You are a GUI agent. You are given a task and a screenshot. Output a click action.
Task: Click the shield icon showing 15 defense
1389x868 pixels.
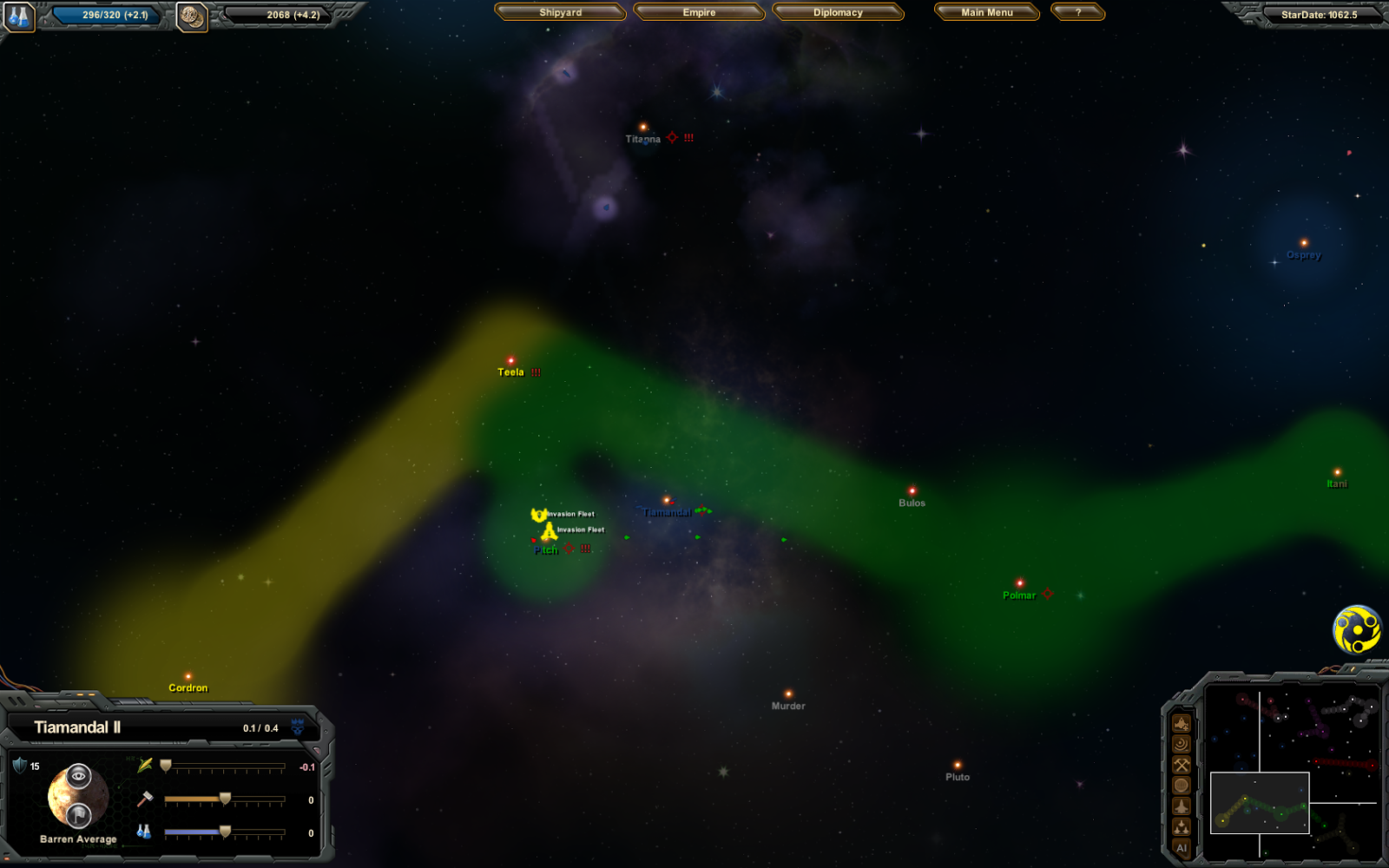(x=19, y=765)
